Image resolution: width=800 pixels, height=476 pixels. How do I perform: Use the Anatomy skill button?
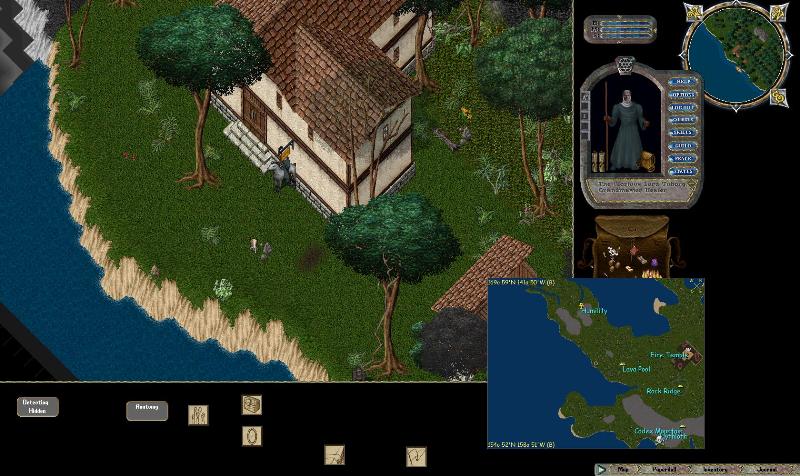point(146,410)
